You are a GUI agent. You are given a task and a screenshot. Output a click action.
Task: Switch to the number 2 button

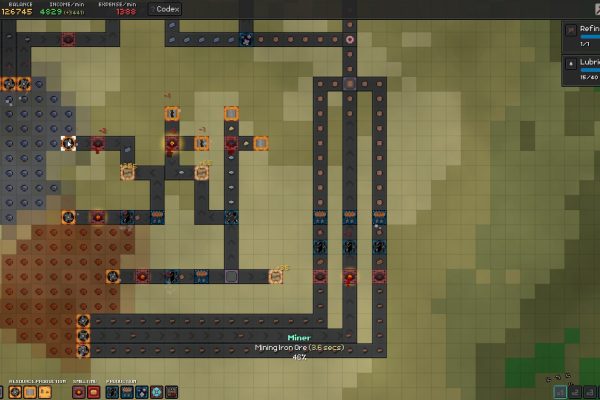[x=575, y=392]
